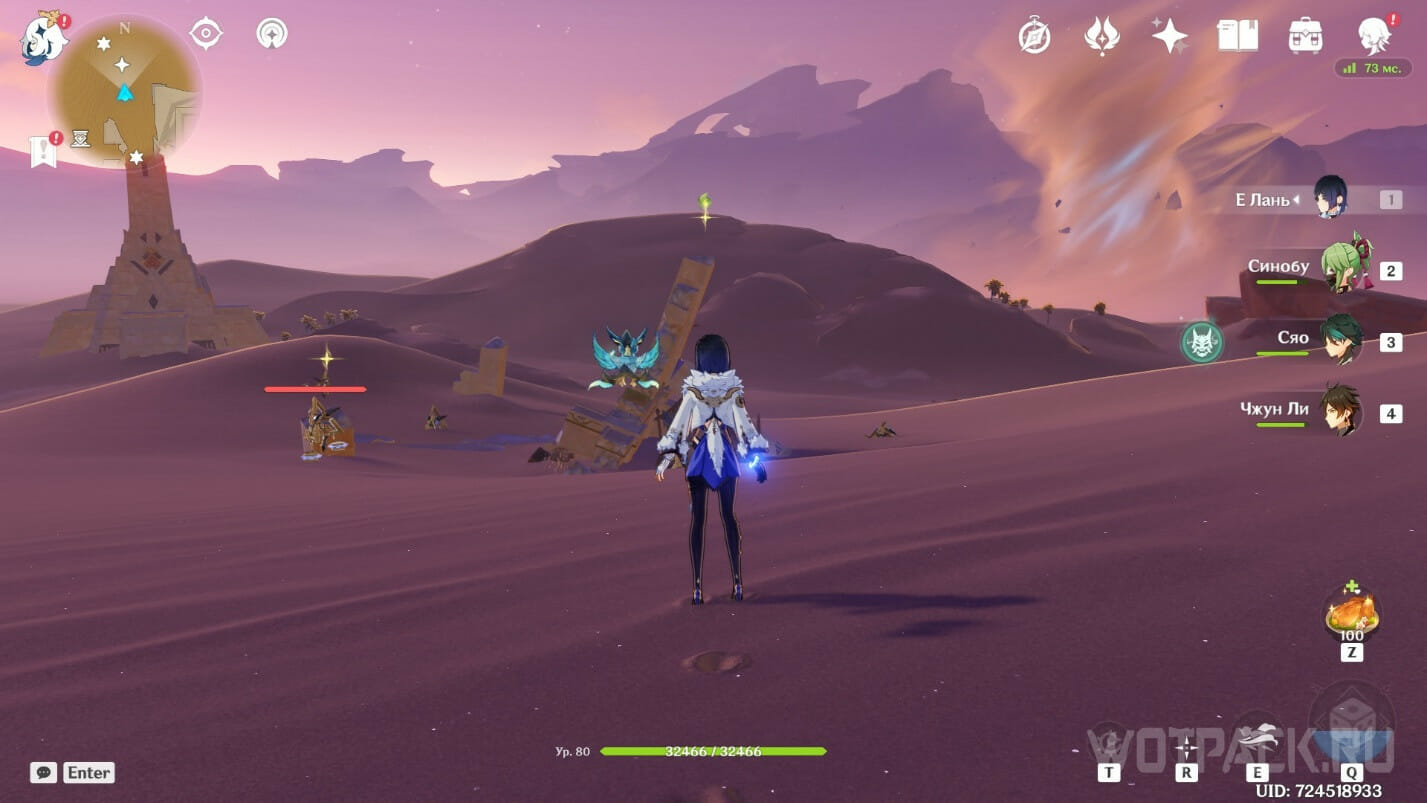Switch to party member Чжун Ли
This screenshot has width=1427, height=803.
coord(1340,410)
